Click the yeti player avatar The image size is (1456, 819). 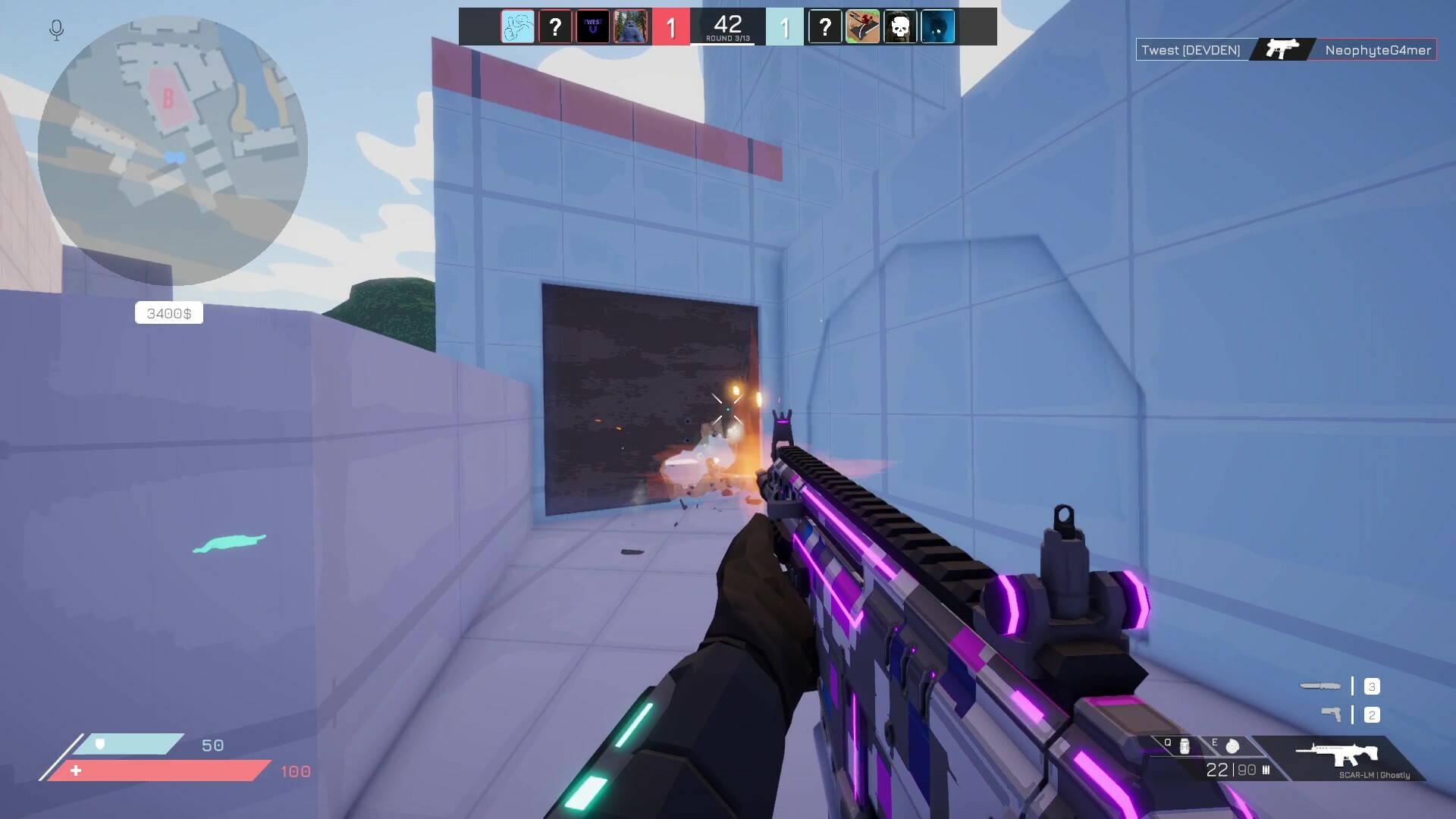pos(631,27)
